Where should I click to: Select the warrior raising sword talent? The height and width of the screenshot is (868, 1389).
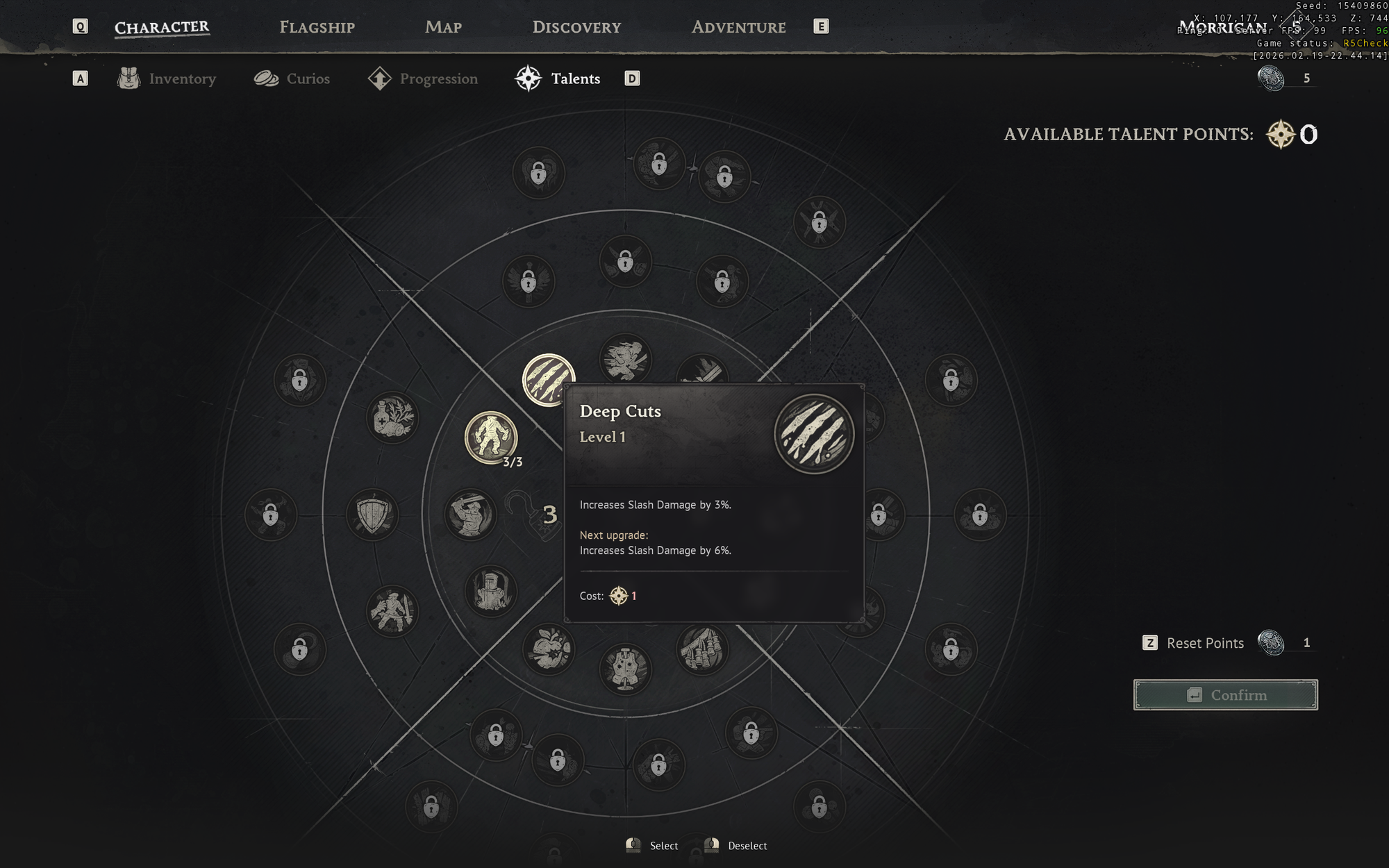pos(470,515)
